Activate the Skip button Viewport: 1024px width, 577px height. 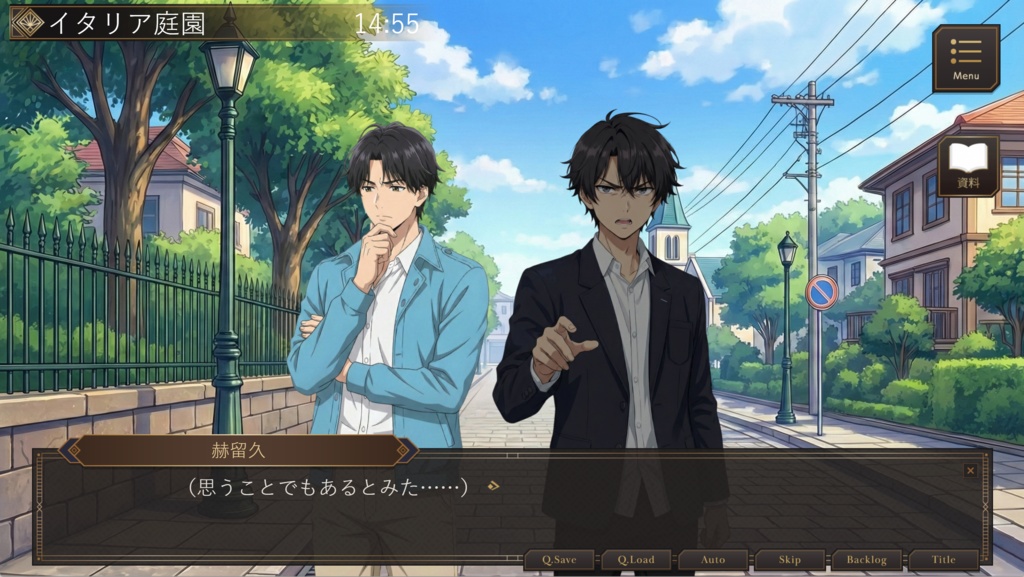[789, 560]
